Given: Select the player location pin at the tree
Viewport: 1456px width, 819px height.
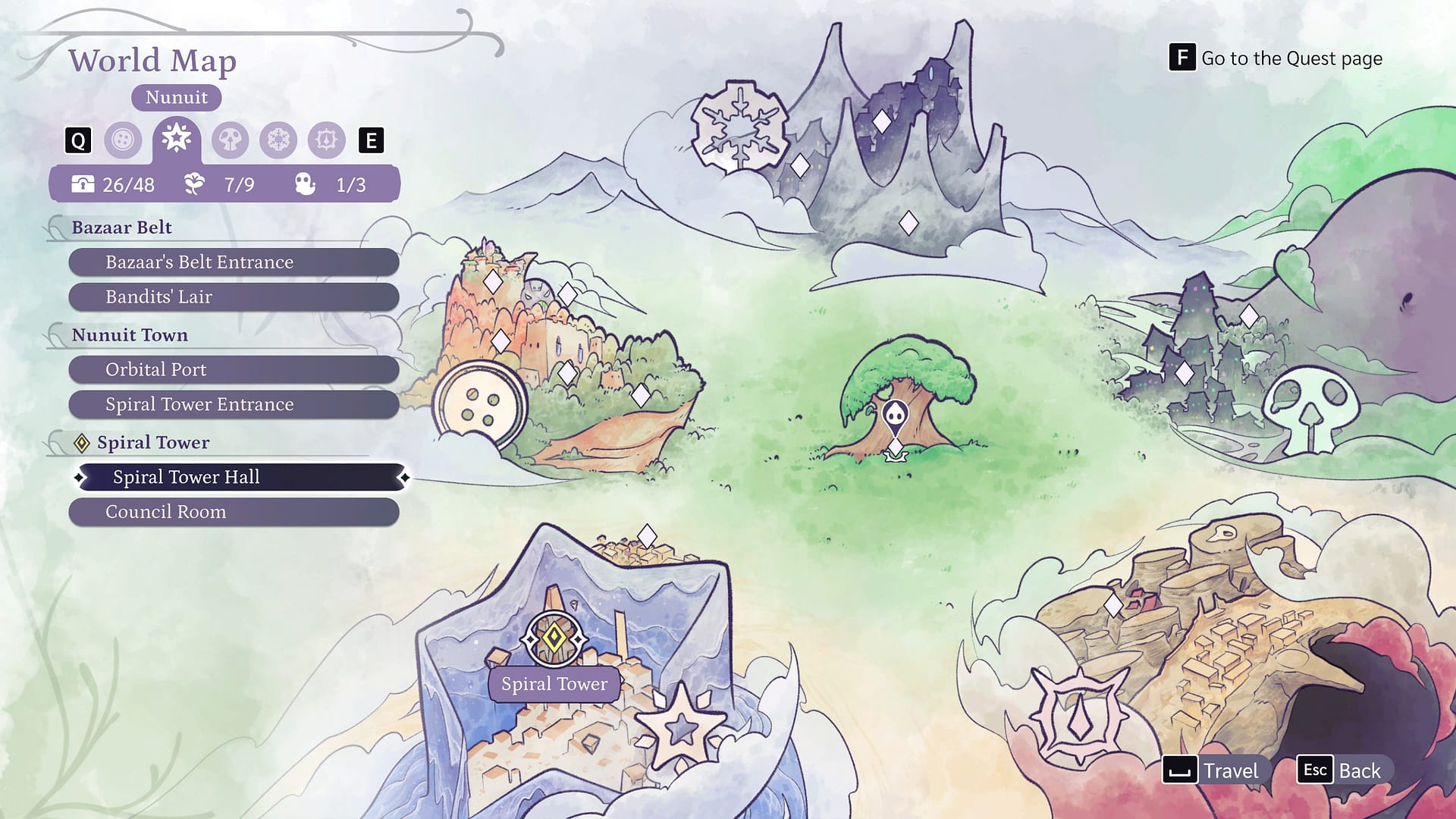Looking at the screenshot, I should point(896,416).
